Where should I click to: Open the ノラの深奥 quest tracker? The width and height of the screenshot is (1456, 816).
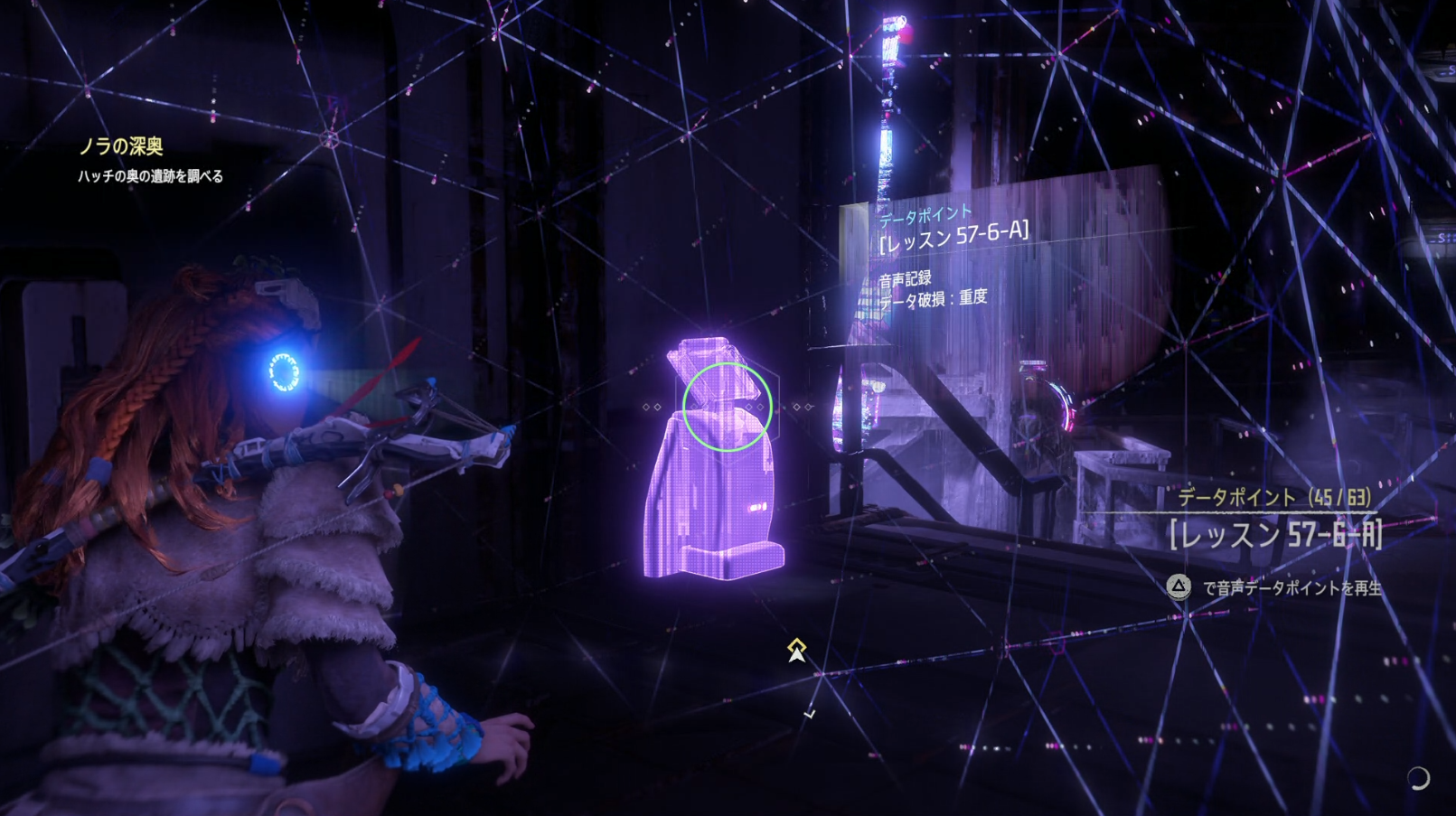[121, 146]
